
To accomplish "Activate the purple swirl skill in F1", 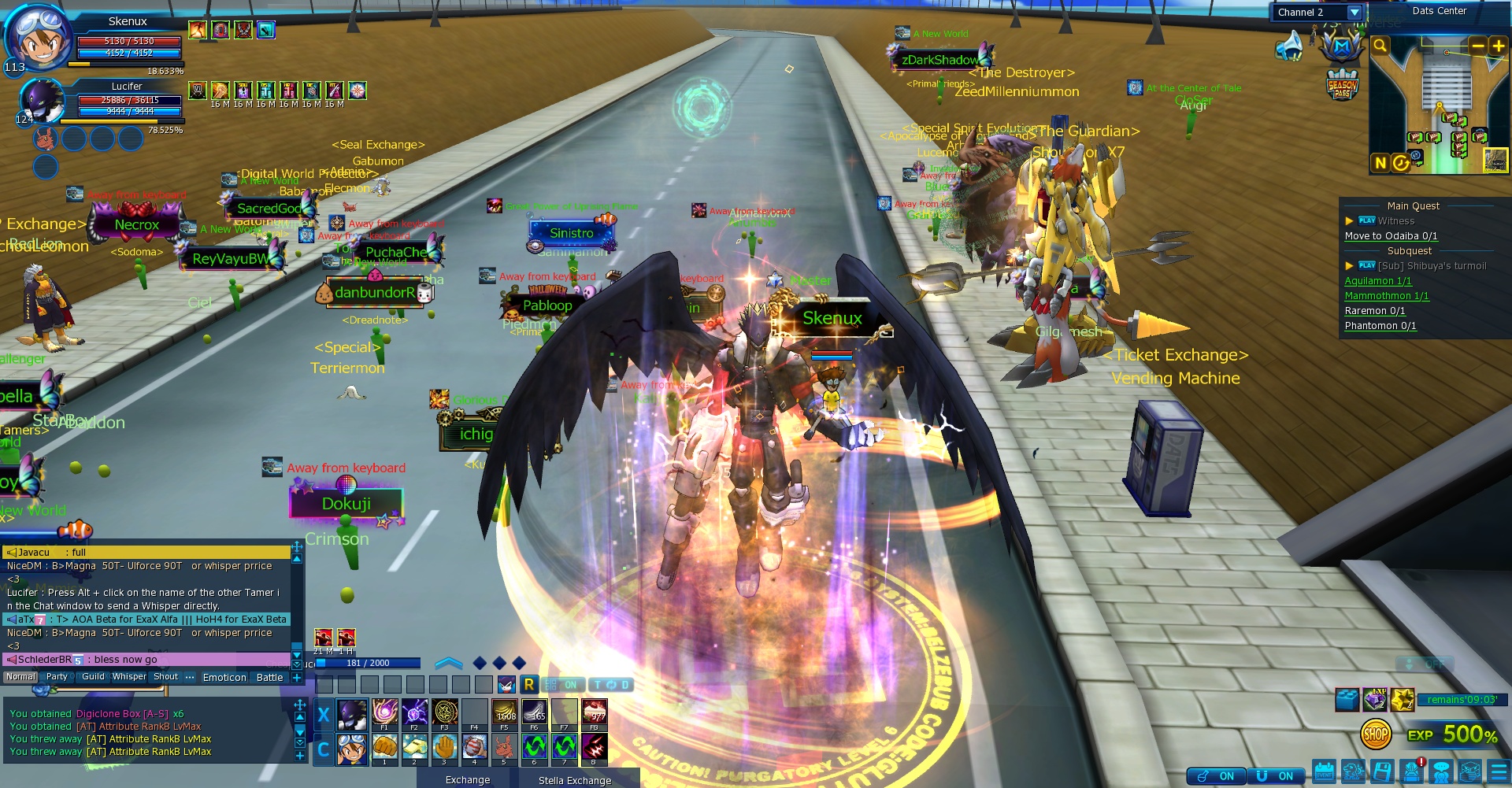I will point(384,712).
